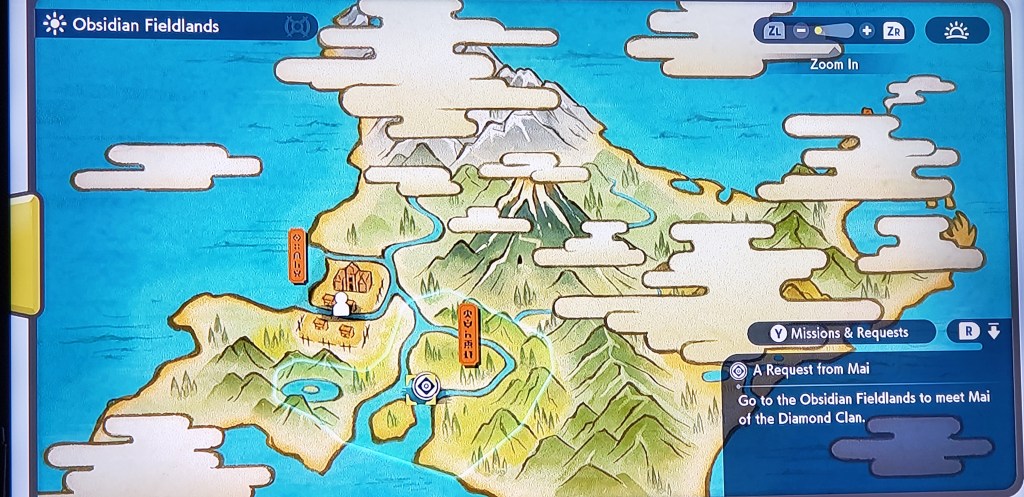Choose the orange banner beside the village

[x=297, y=255]
